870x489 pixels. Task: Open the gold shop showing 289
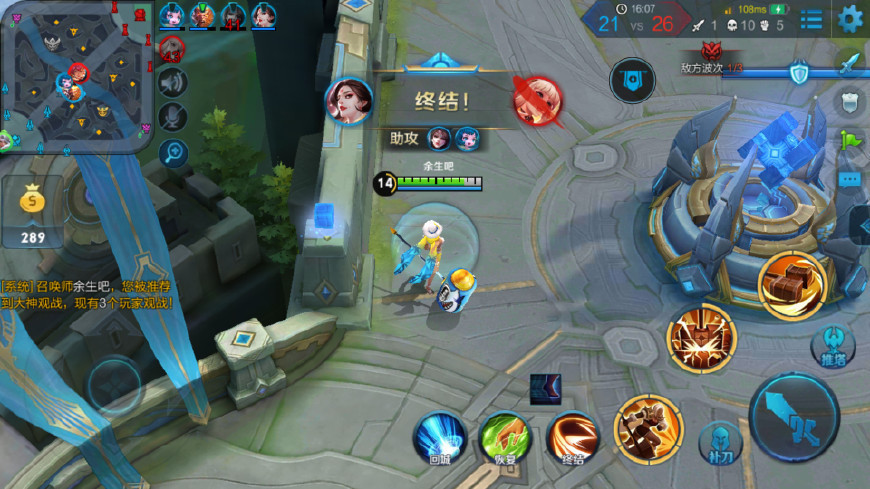point(34,212)
